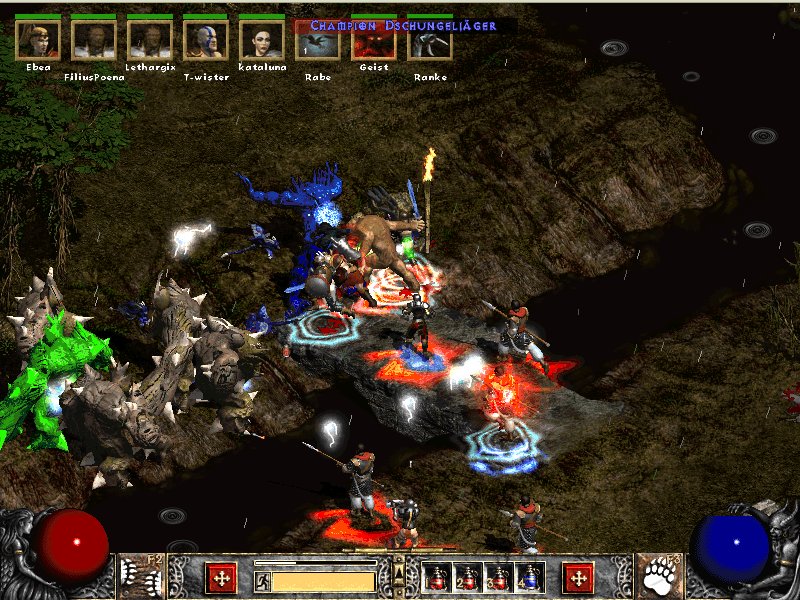Select the Rabe raven summon portrait

coord(318,43)
